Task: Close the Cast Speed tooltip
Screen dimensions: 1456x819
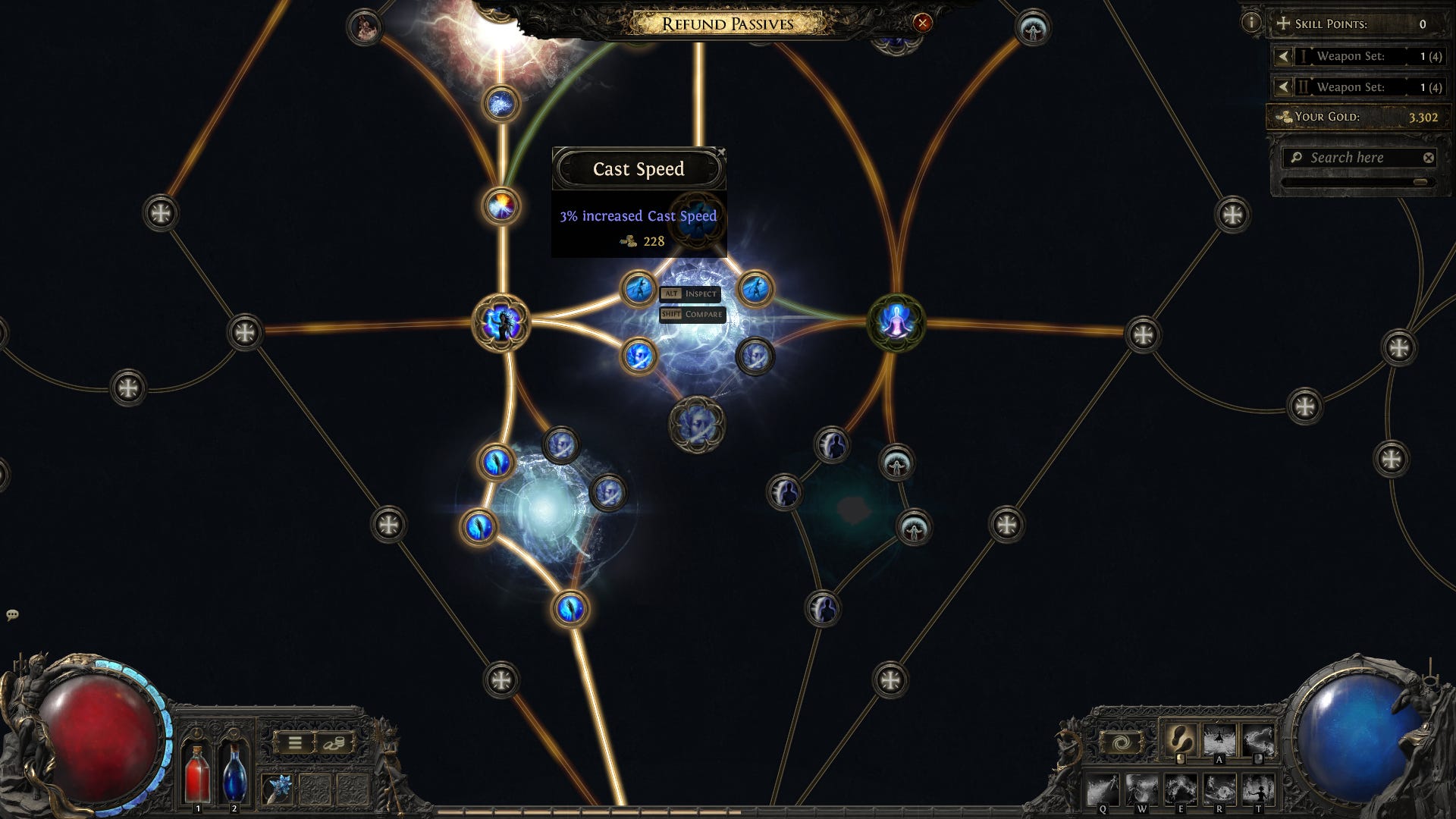Action: click(x=720, y=152)
